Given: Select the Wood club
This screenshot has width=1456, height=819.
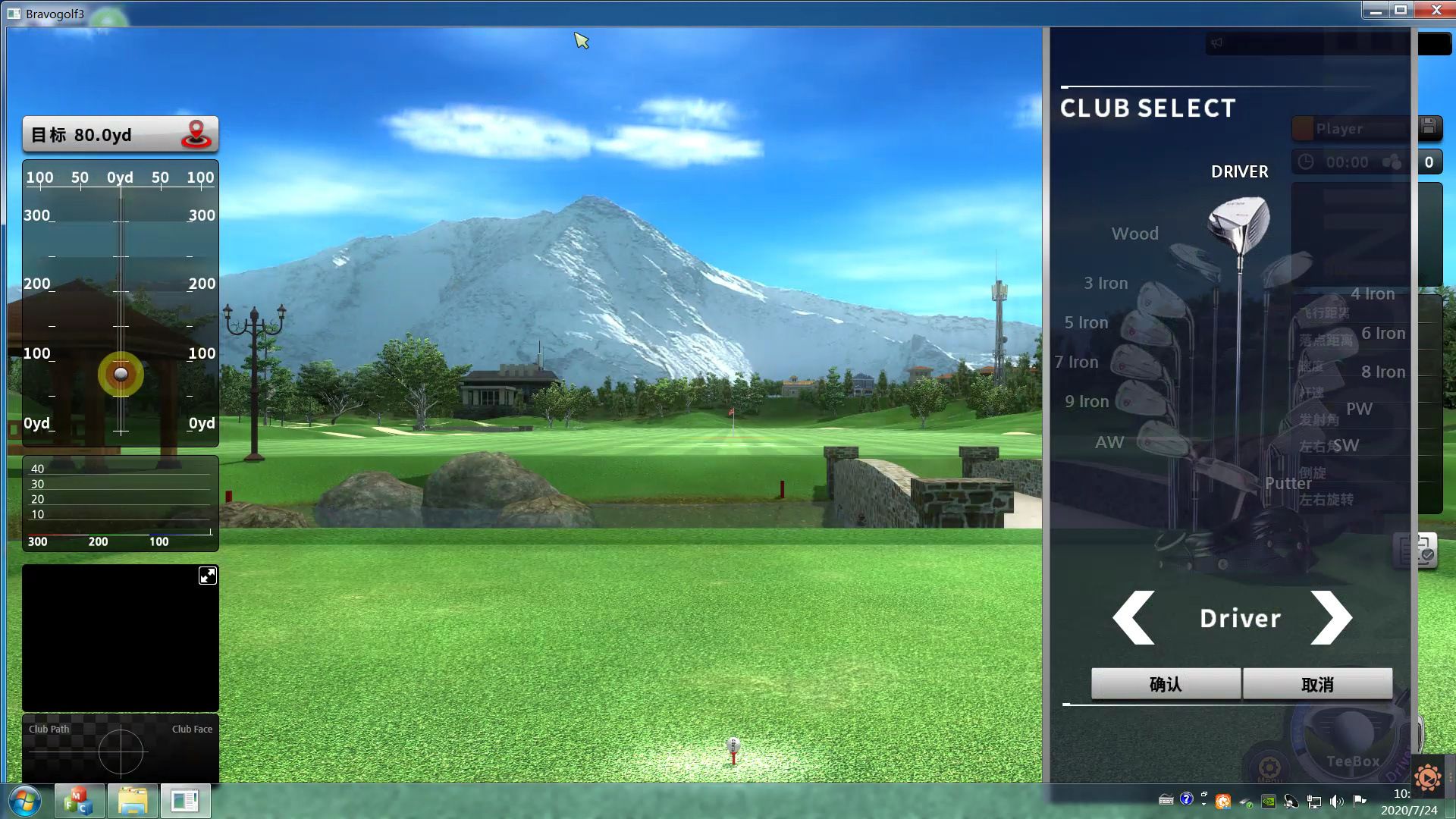Looking at the screenshot, I should click(x=1134, y=234).
